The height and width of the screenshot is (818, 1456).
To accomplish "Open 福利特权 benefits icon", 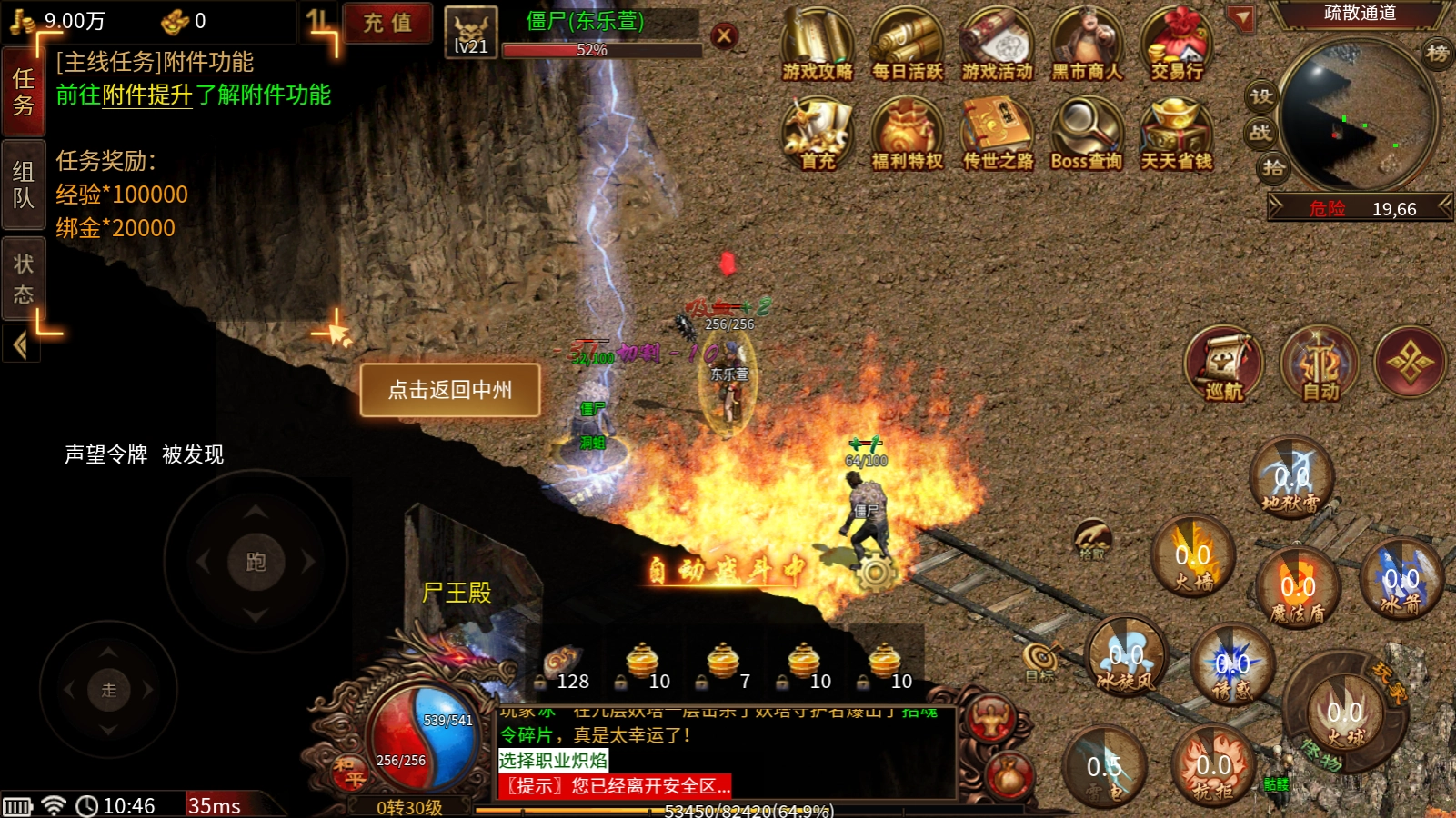I will point(908,135).
